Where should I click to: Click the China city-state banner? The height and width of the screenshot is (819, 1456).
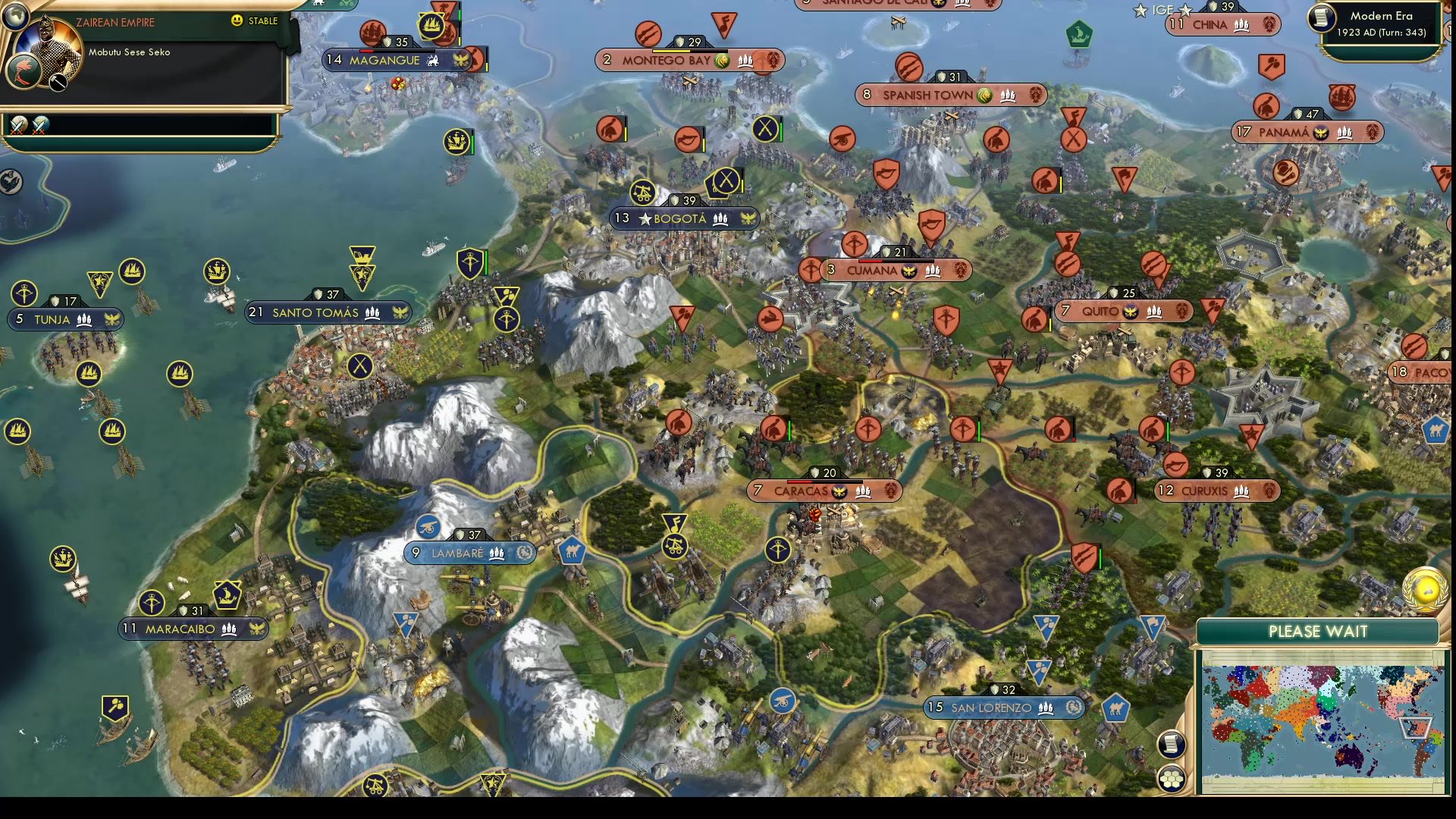pyautogui.click(x=1222, y=24)
